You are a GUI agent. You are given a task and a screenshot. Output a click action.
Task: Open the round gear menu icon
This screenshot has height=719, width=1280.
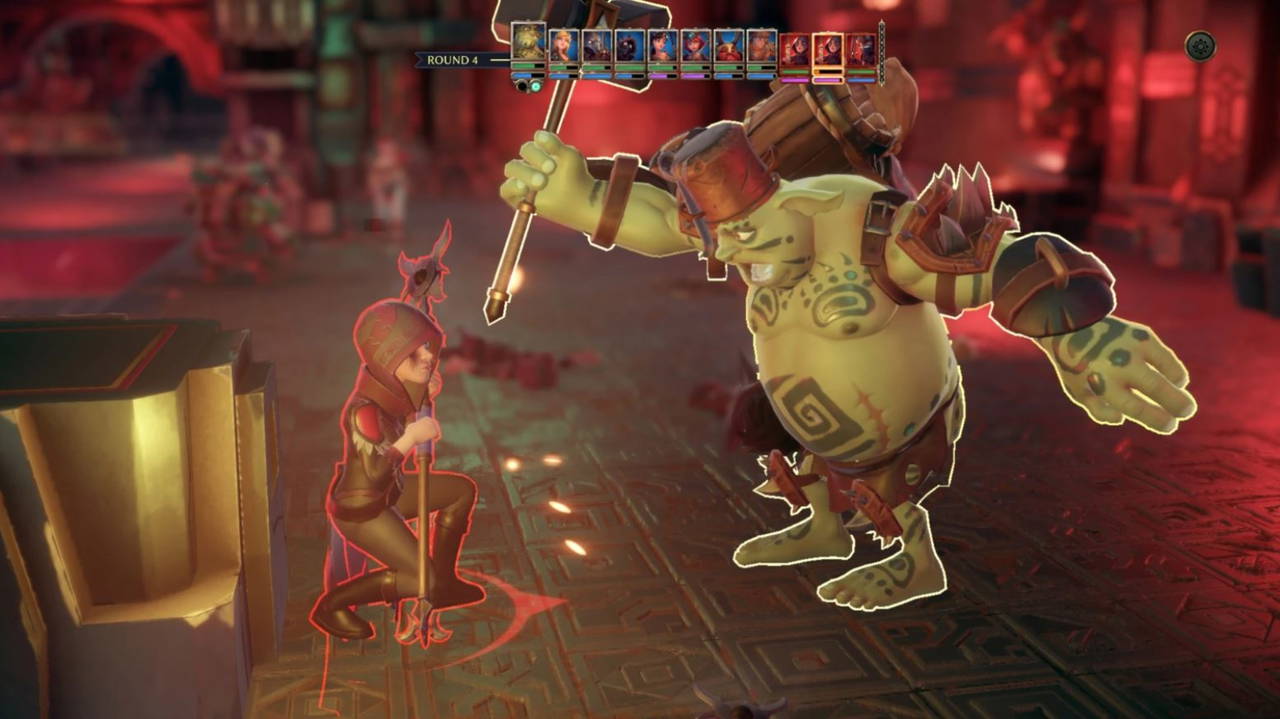1200,46
